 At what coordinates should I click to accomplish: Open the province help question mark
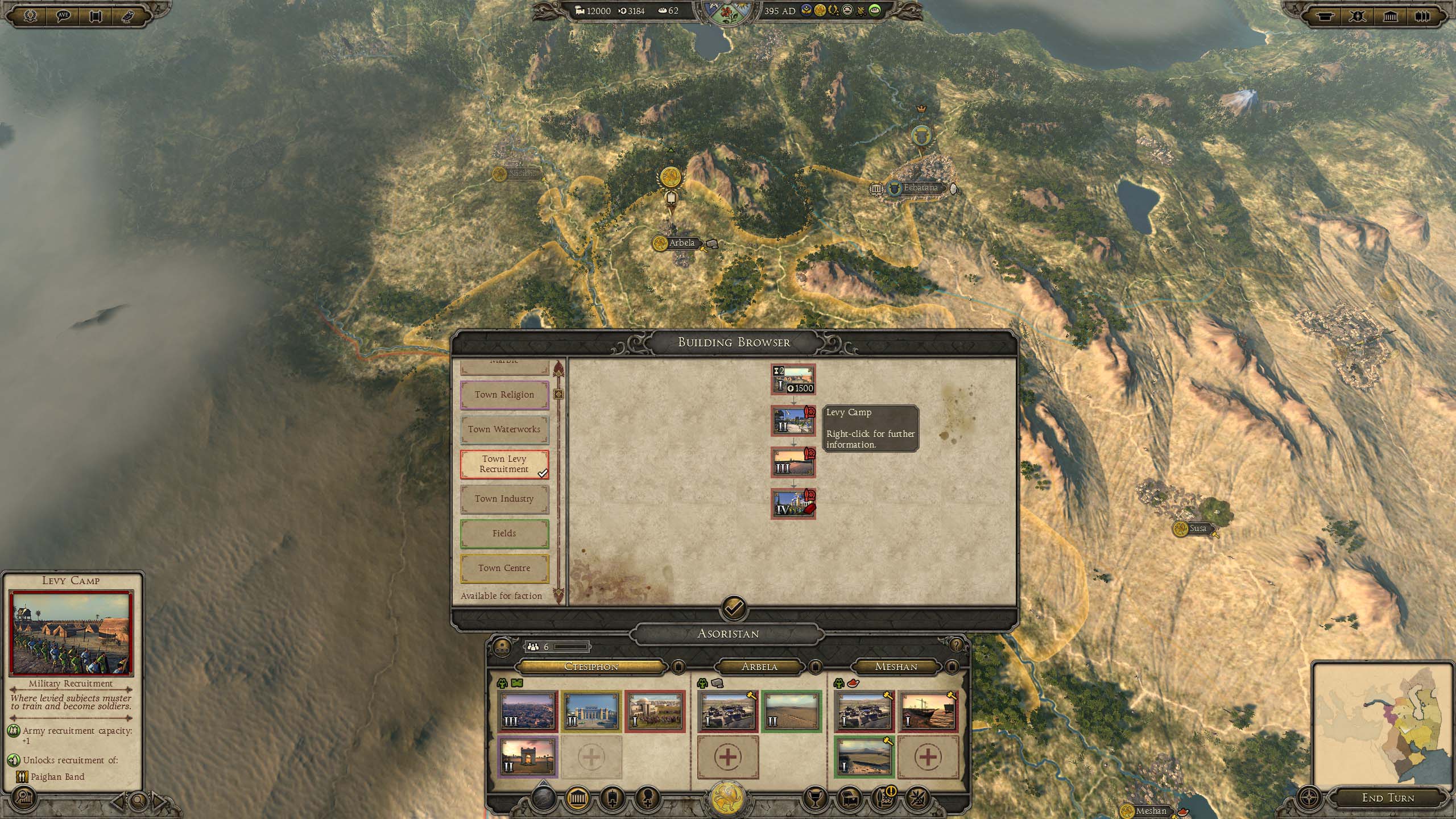(957, 645)
